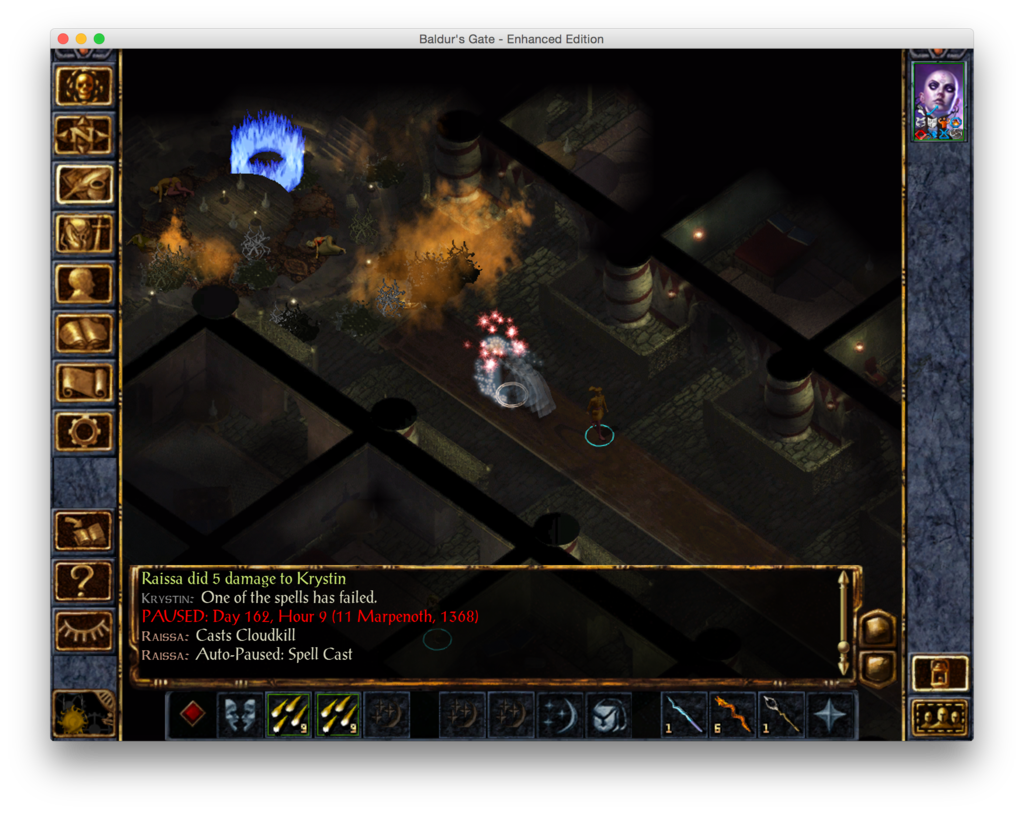The height and width of the screenshot is (813, 1024).
Task: Close the game window
Action: (x=63, y=39)
